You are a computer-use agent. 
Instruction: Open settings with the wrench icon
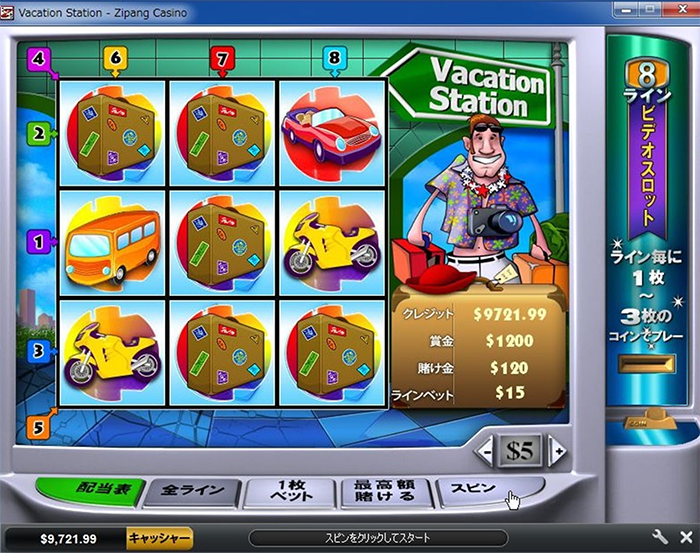(661, 537)
